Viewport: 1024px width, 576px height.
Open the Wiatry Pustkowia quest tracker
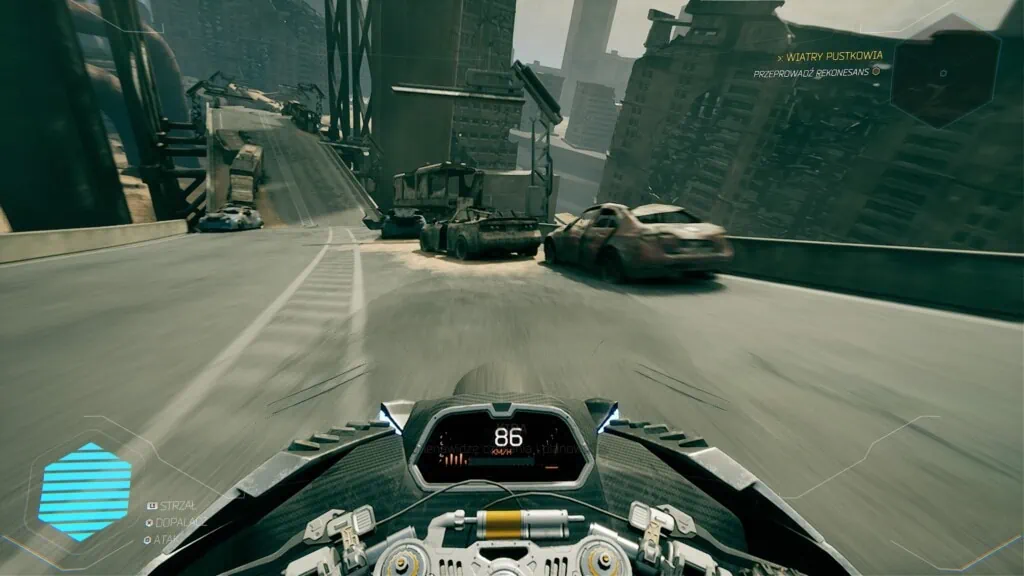point(835,56)
